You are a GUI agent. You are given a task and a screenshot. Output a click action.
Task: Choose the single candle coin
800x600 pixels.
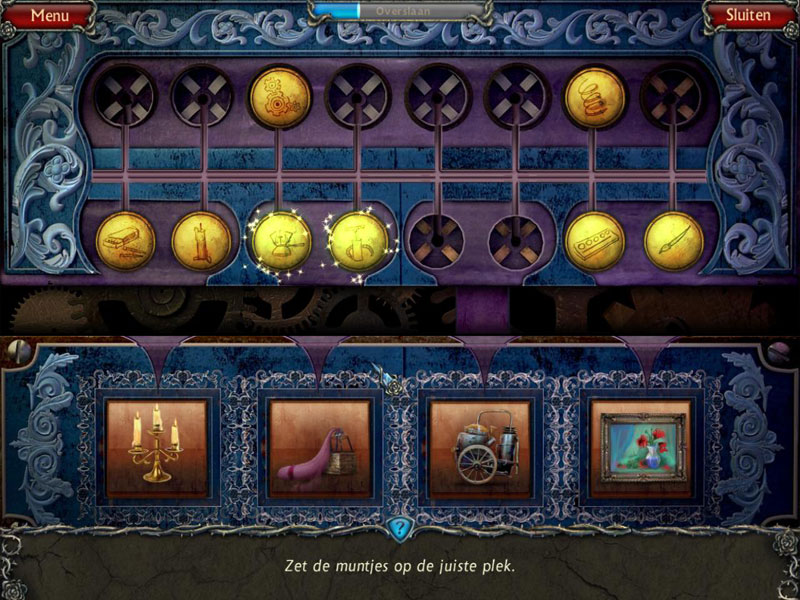click(201, 241)
